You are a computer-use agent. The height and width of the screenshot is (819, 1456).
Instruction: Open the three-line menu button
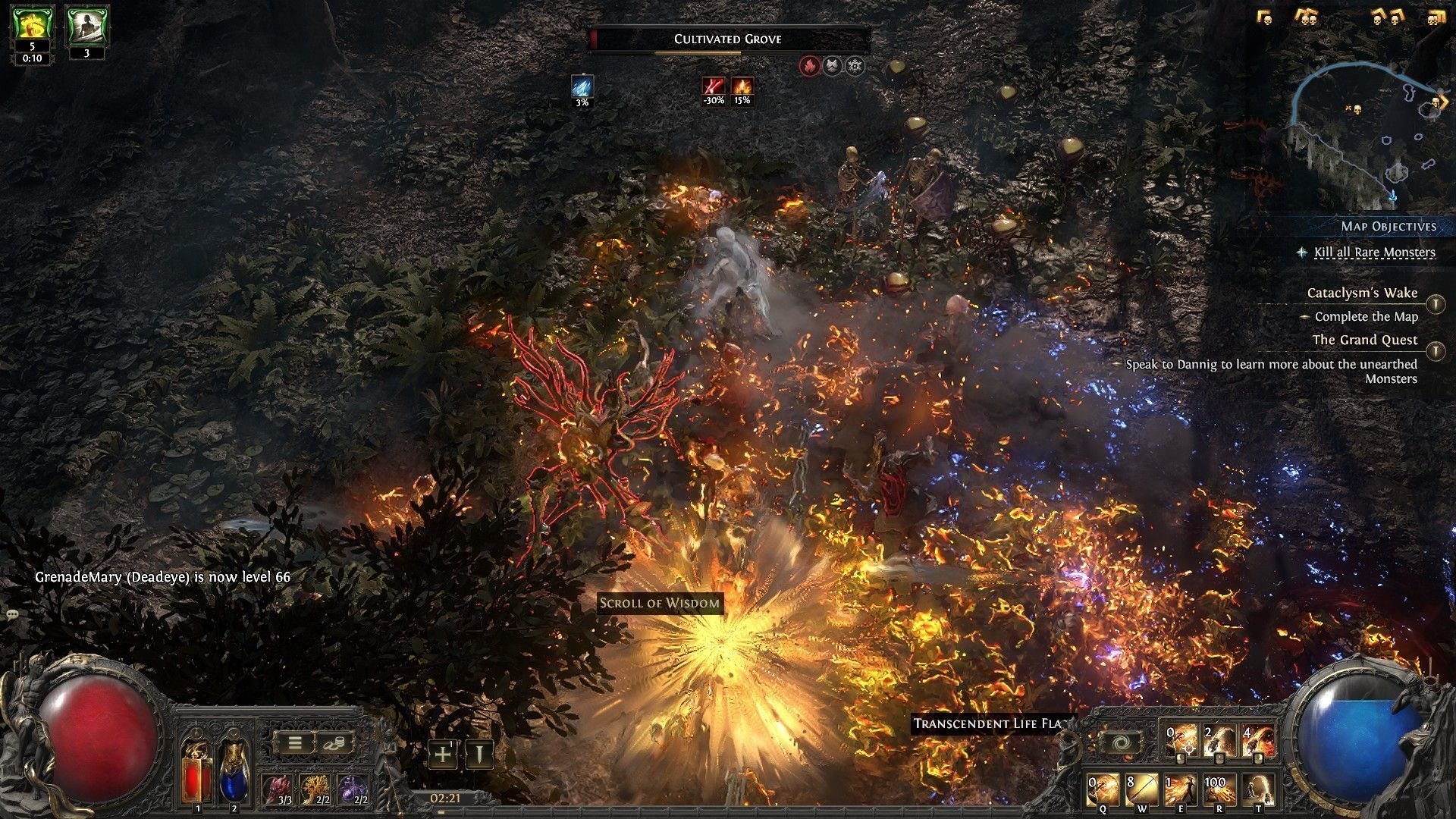293,743
